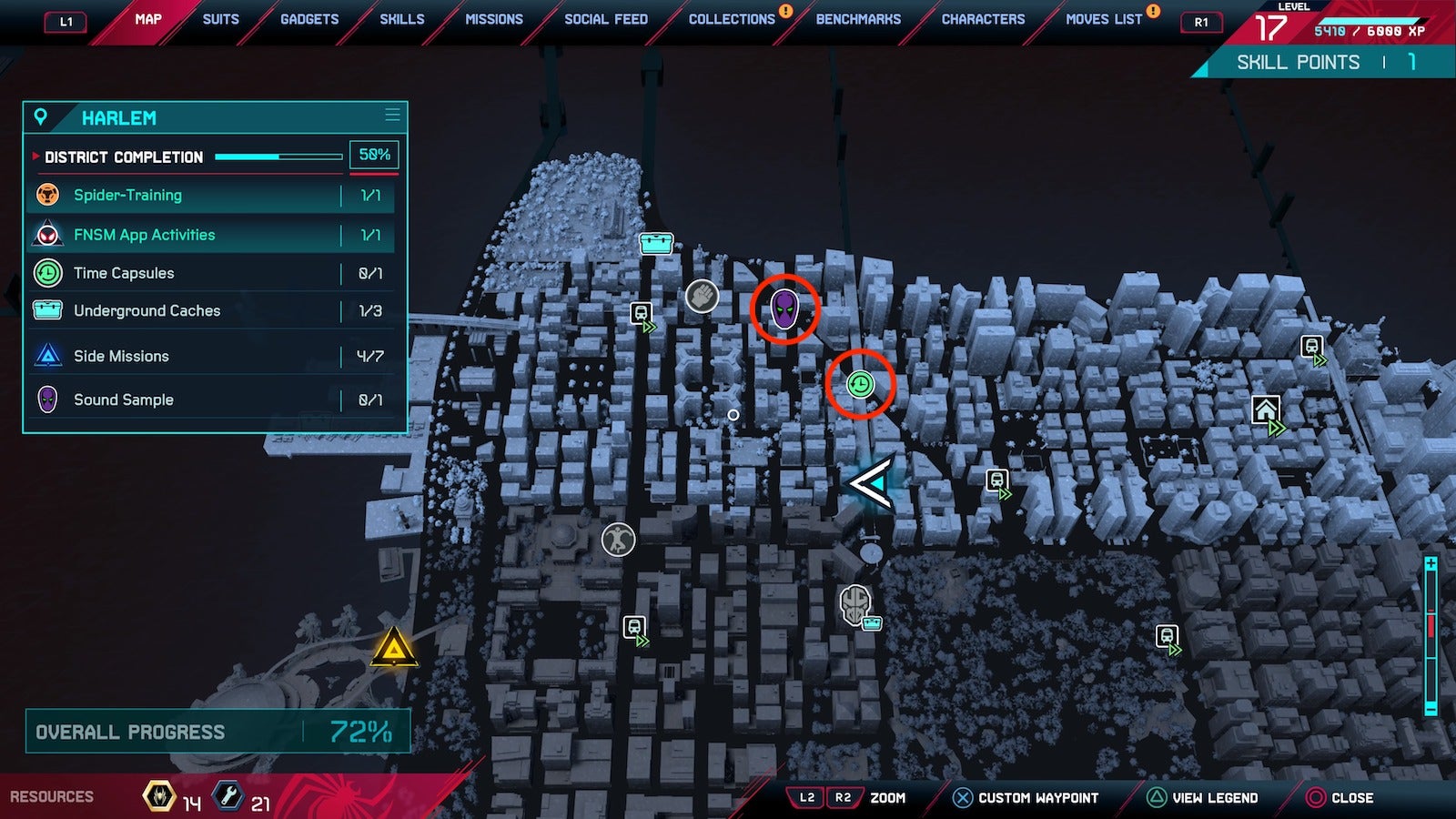
Task: Switch to the Benchmarks tab
Action: [858, 19]
